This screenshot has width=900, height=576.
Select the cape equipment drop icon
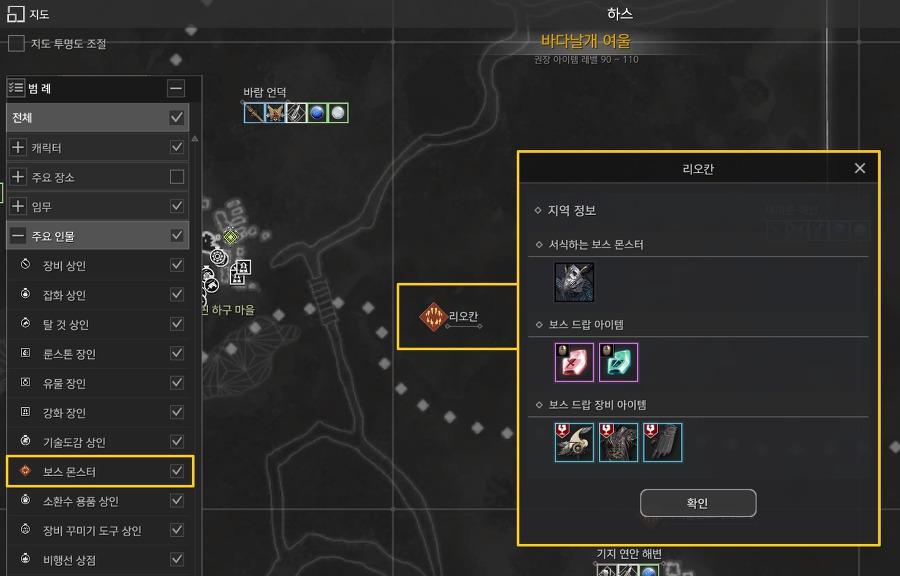tap(662, 442)
